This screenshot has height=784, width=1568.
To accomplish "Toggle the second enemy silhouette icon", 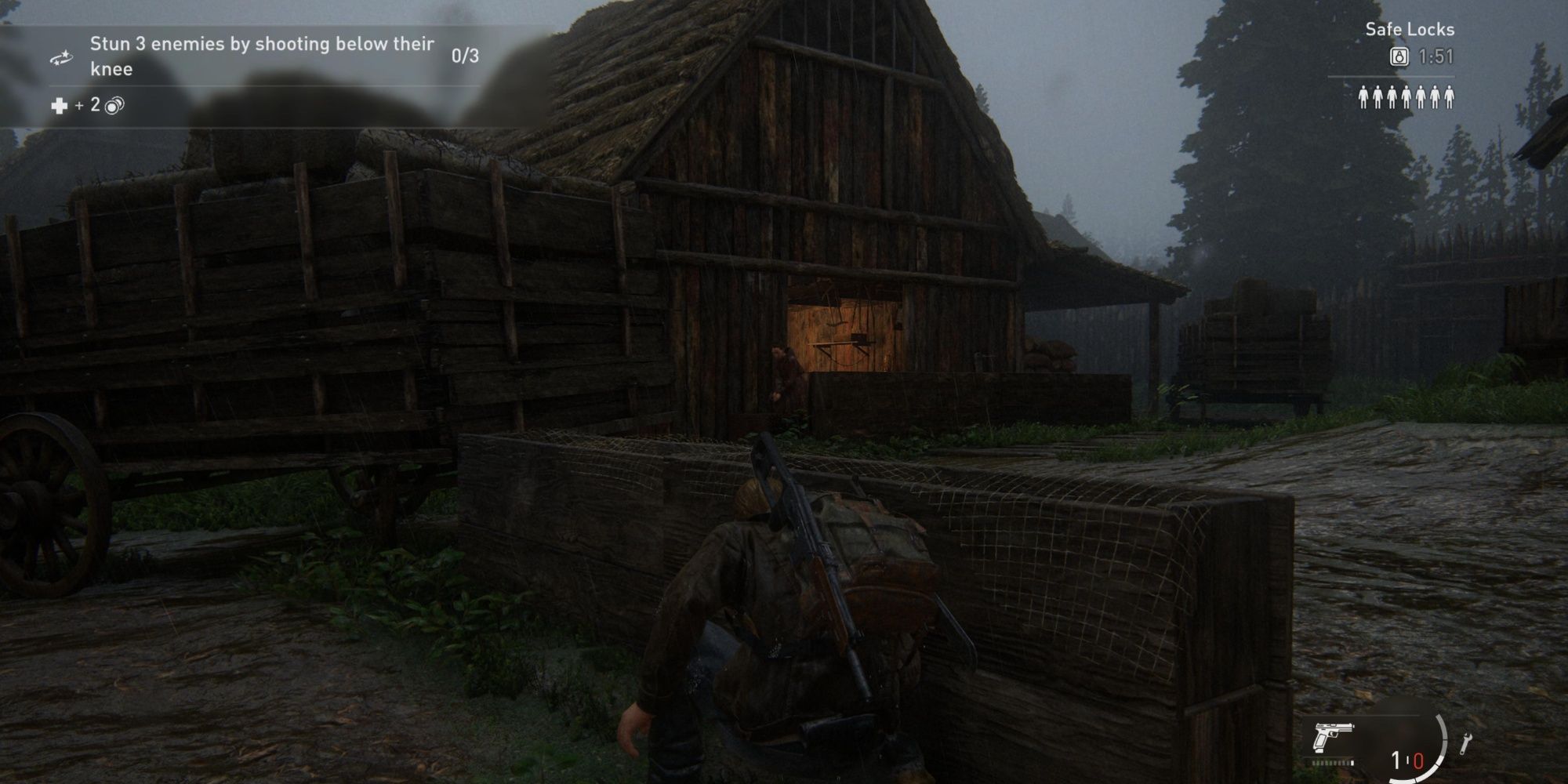I will tap(1378, 97).
